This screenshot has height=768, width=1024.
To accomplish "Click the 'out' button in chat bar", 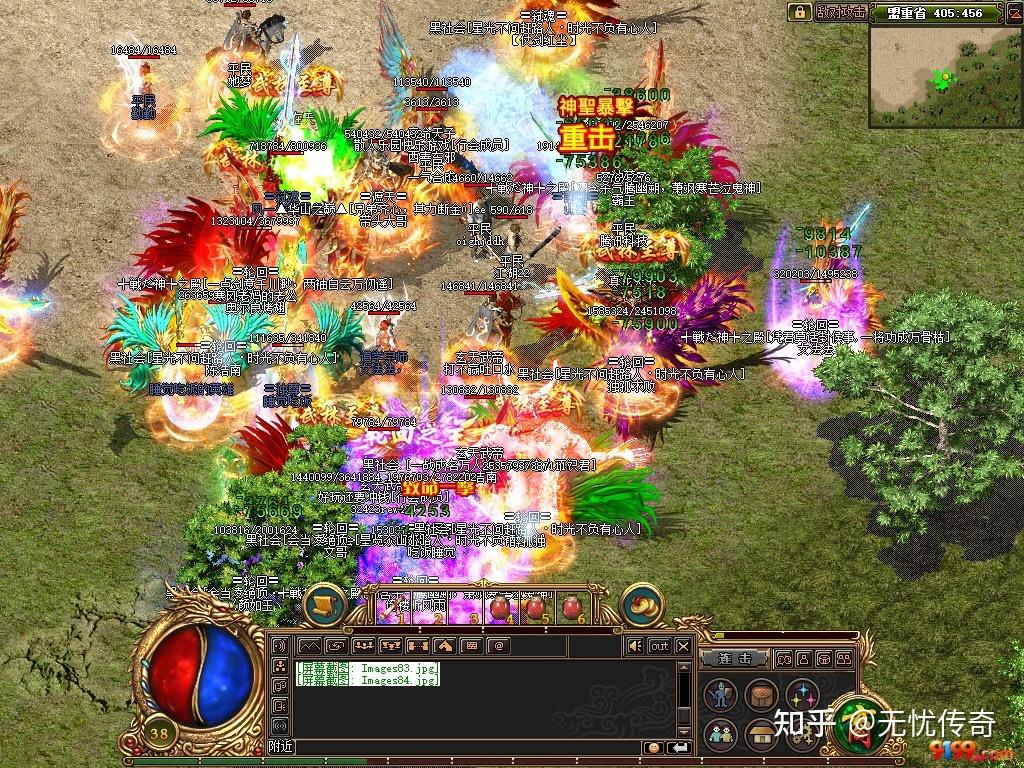I will point(659,646).
